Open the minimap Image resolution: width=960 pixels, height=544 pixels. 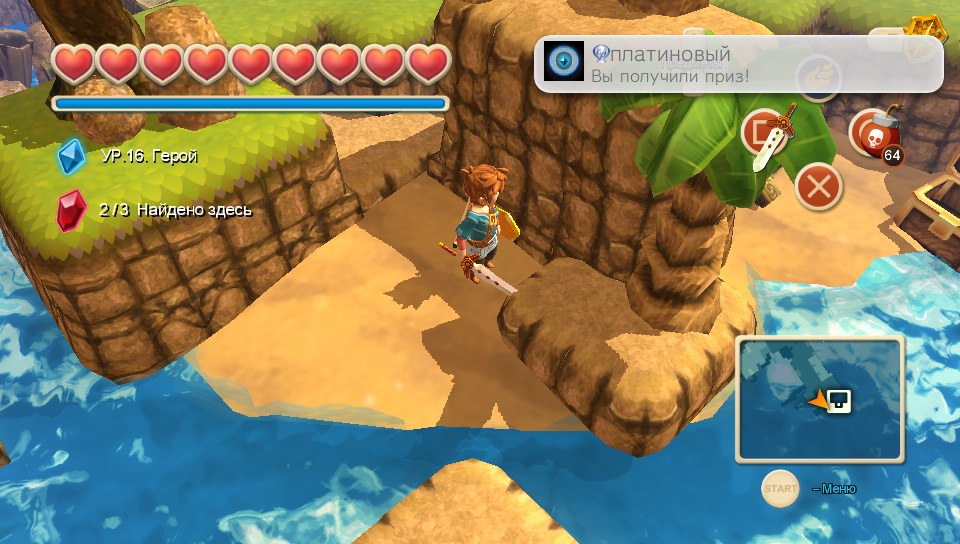[x=820, y=400]
